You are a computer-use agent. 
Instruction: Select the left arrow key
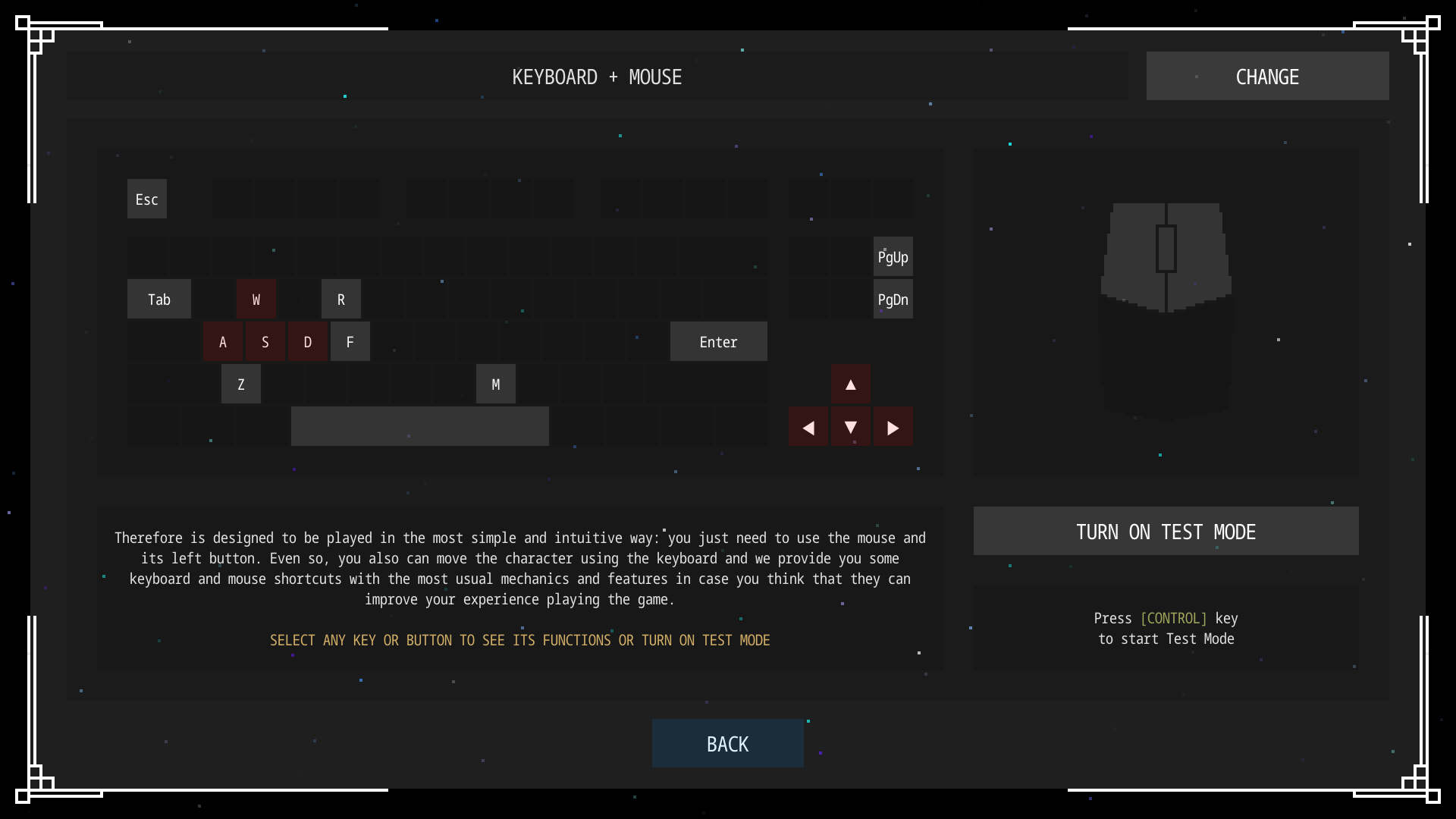[x=808, y=427]
